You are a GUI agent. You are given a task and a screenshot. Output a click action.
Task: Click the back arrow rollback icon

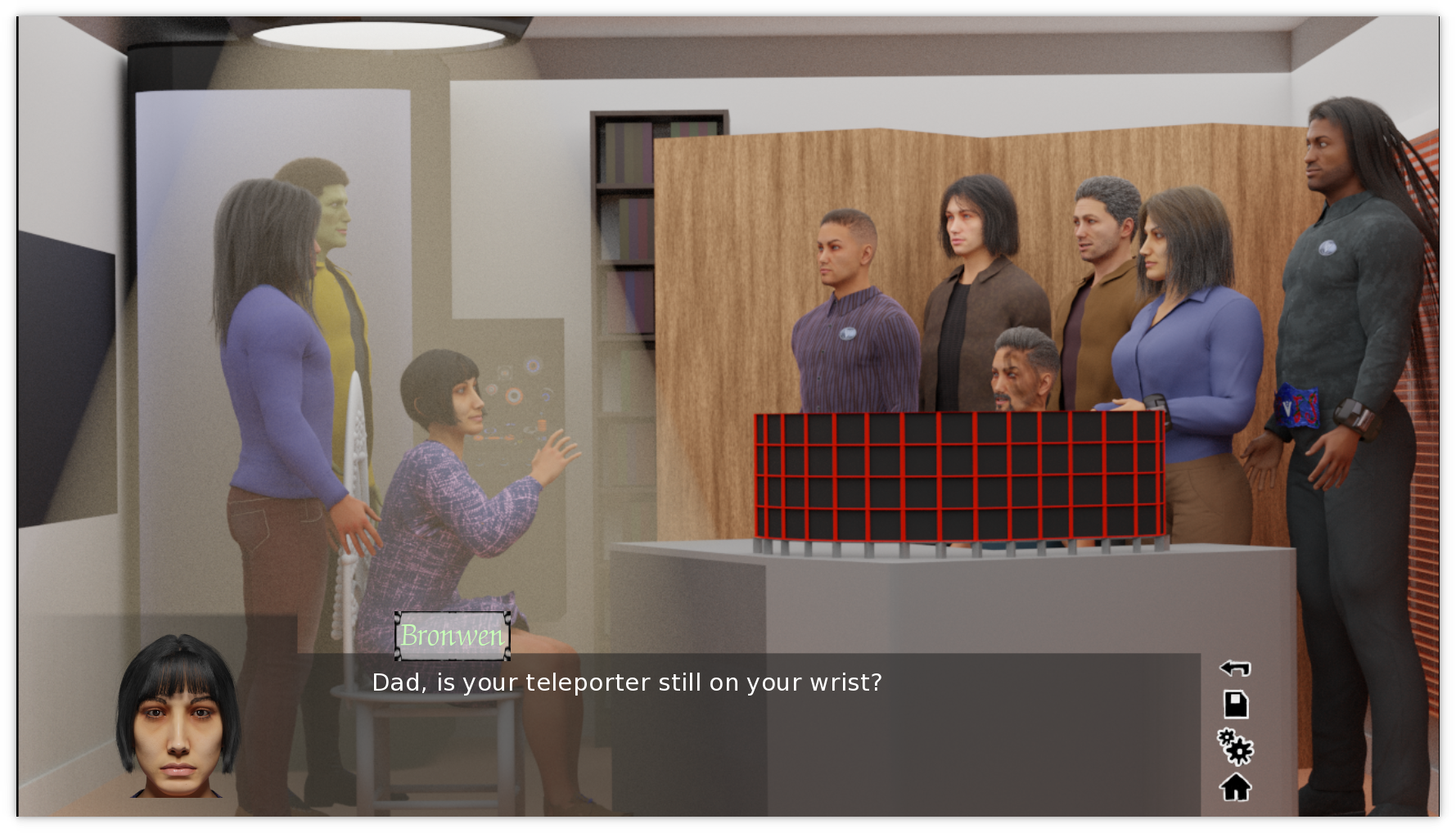1235,668
